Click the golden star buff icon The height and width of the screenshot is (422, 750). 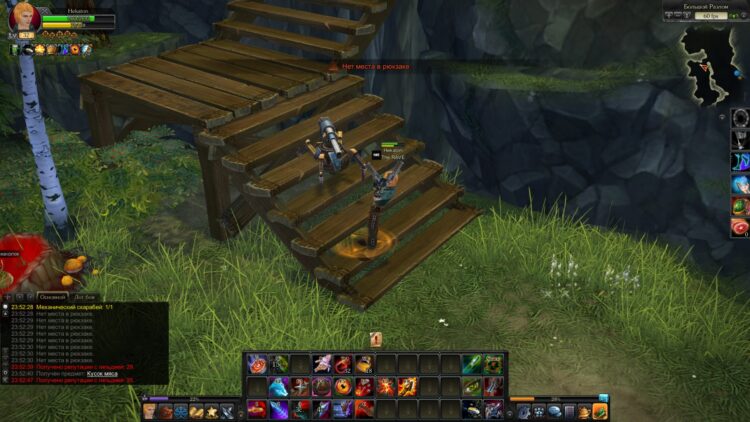click(x=39, y=49)
